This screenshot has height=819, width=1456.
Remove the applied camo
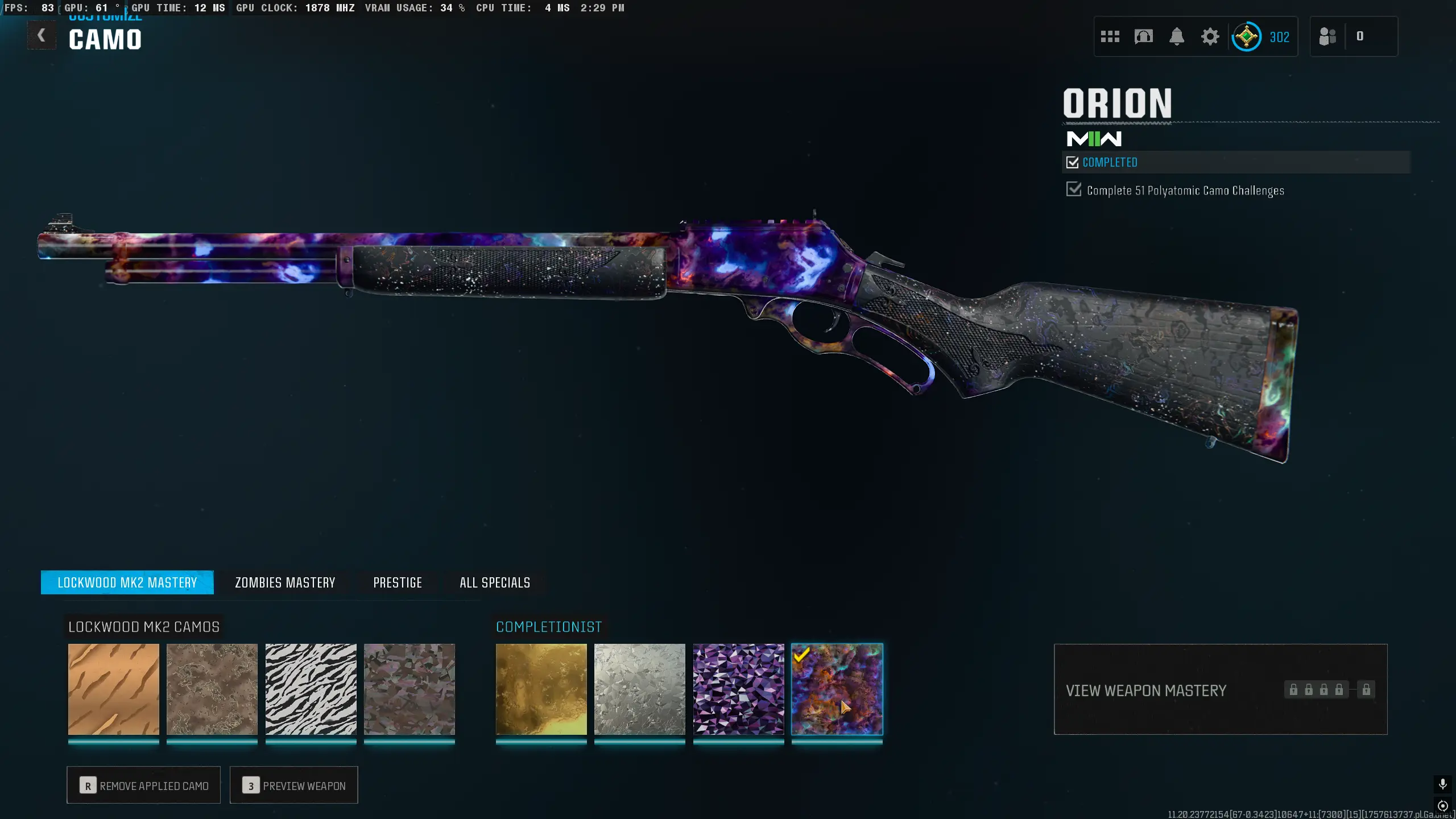[144, 785]
